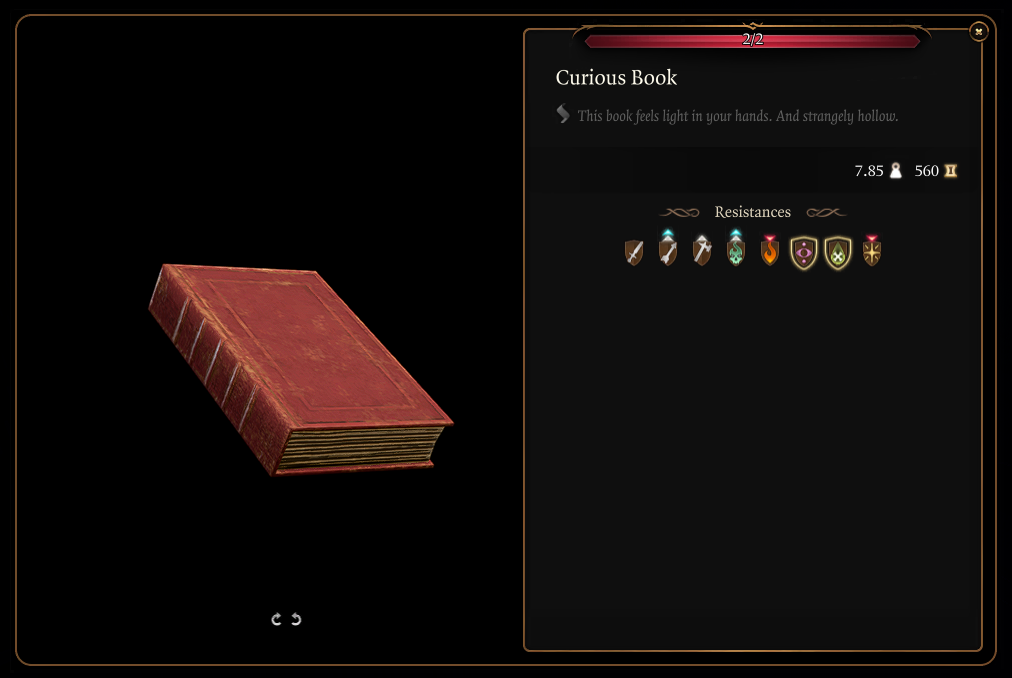Click the green skull necrotic resistance icon
The width and height of the screenshot is (1012, 678).
point(736,252)
